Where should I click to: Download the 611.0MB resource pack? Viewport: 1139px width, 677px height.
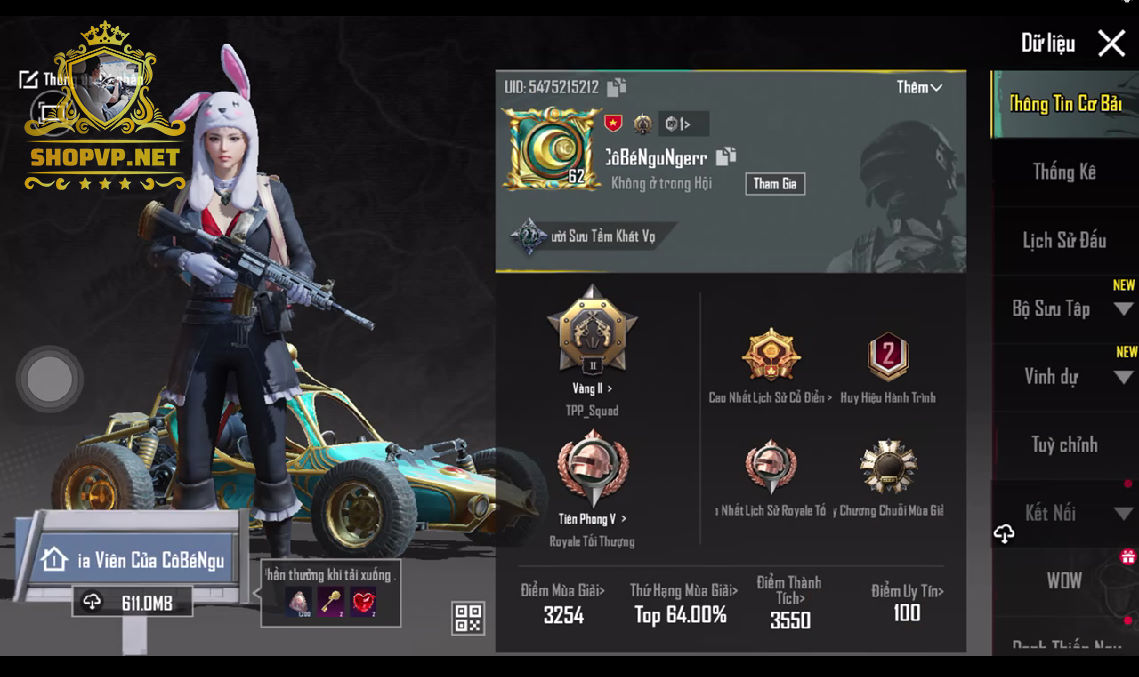132,603
